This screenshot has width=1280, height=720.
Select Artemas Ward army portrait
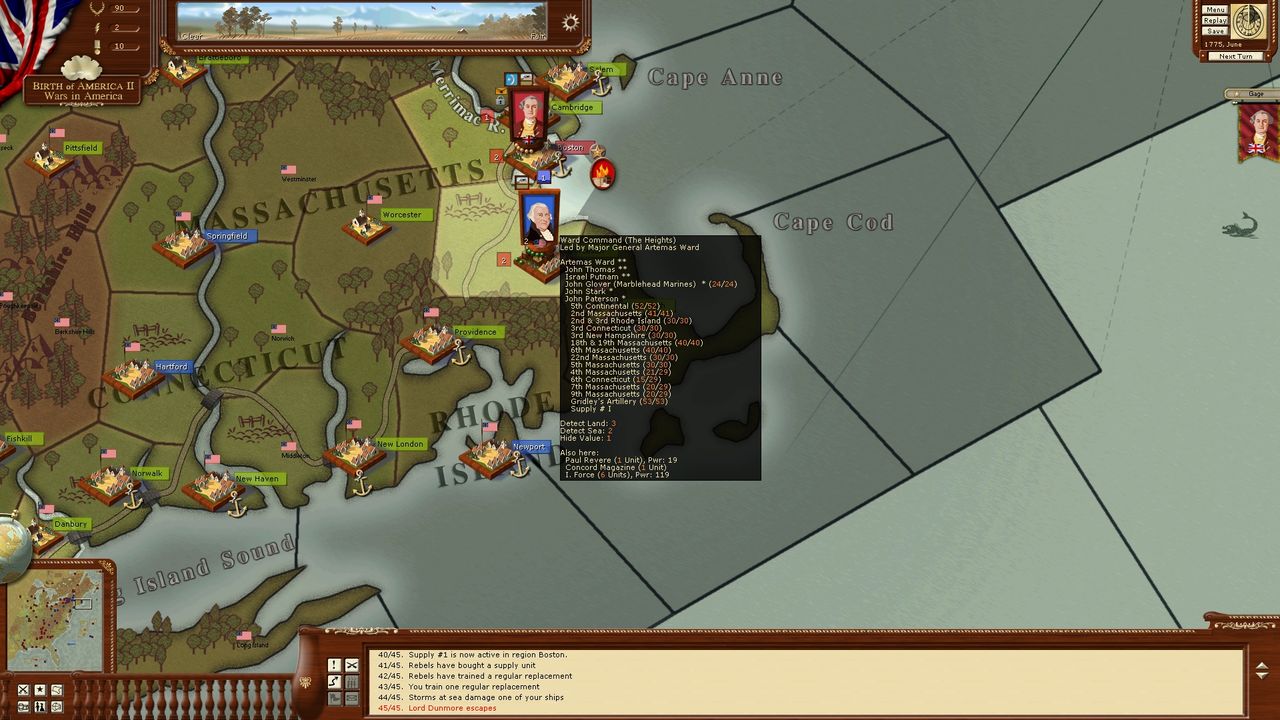click(x=539, y=219)
